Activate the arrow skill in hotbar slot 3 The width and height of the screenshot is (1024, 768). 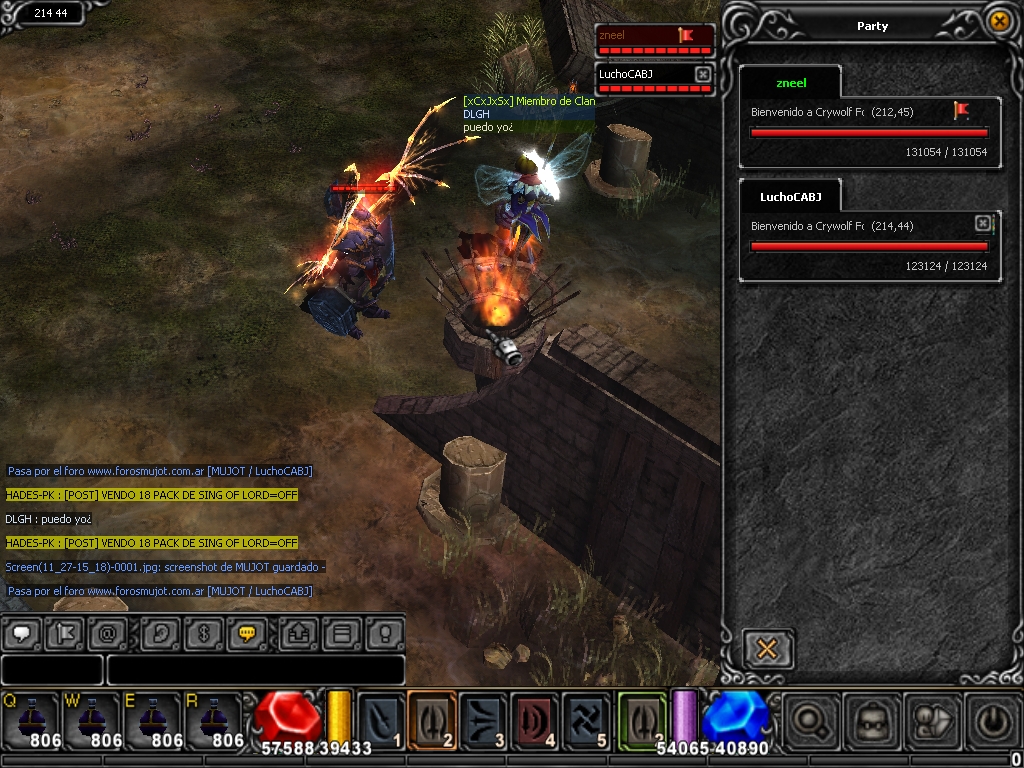tap(484, 719)
